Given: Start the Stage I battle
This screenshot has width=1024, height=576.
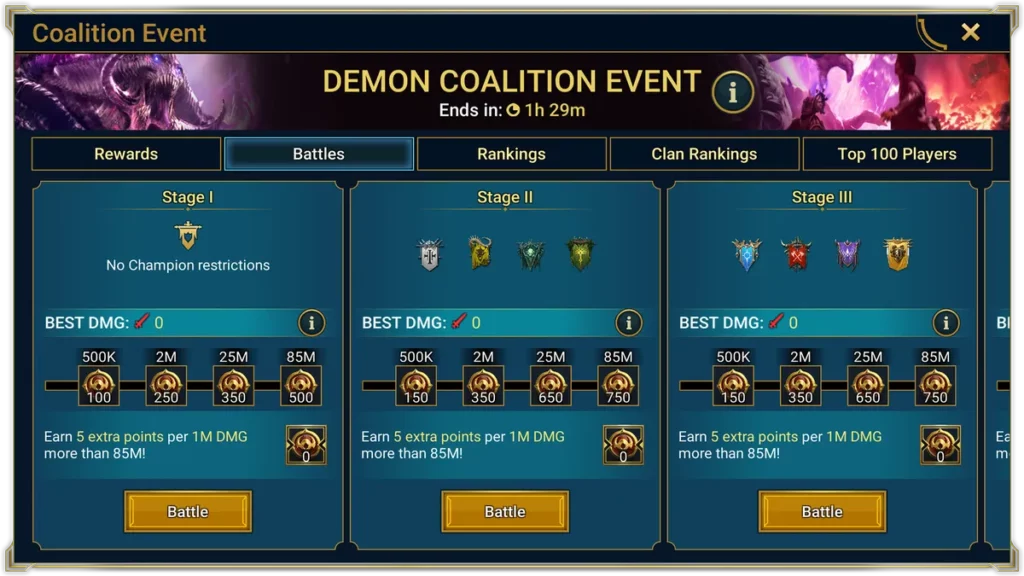Looking at the screenshot, I should pos(188,511).
